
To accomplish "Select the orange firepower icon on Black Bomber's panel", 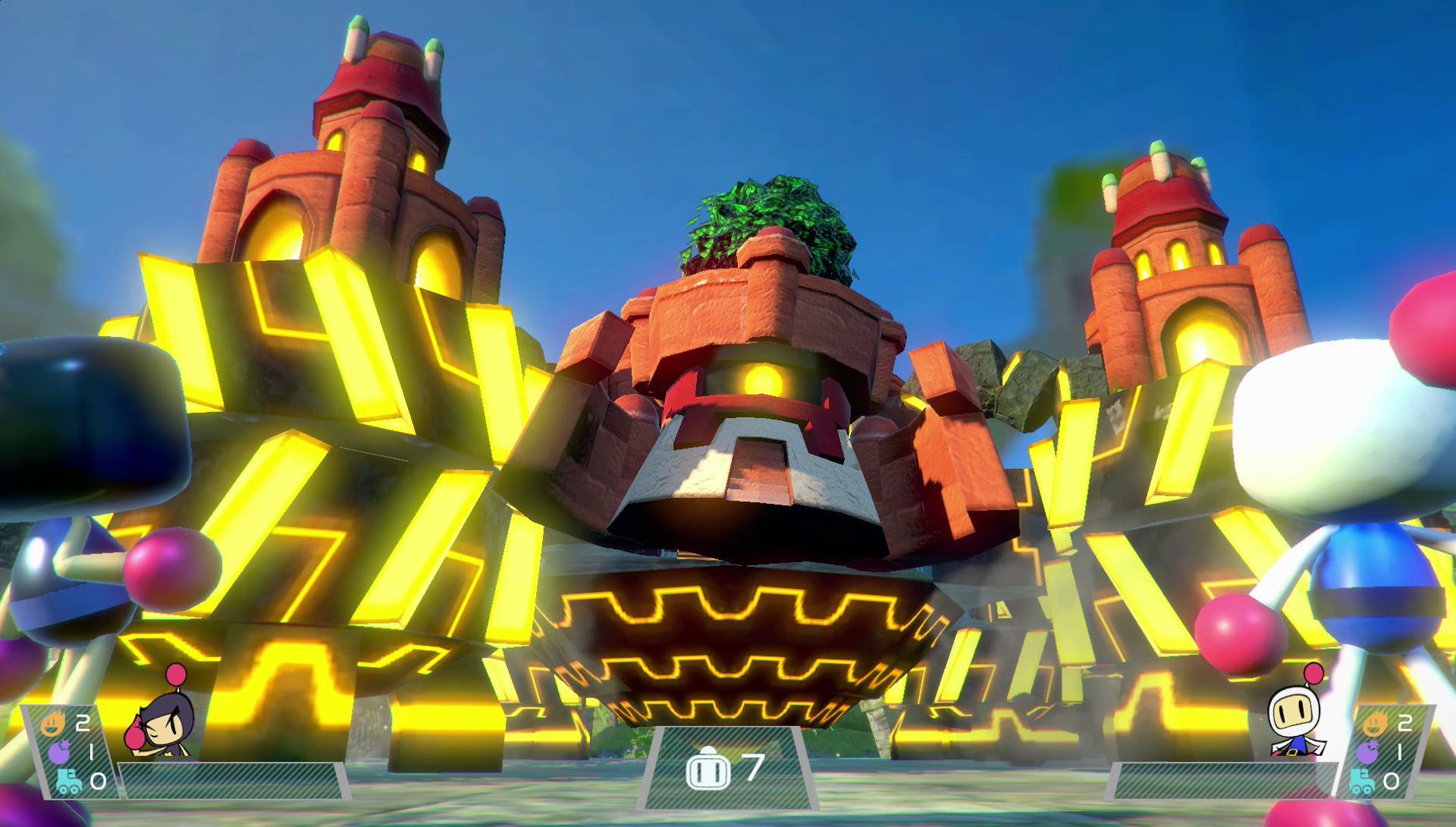I will coord(54,723).
